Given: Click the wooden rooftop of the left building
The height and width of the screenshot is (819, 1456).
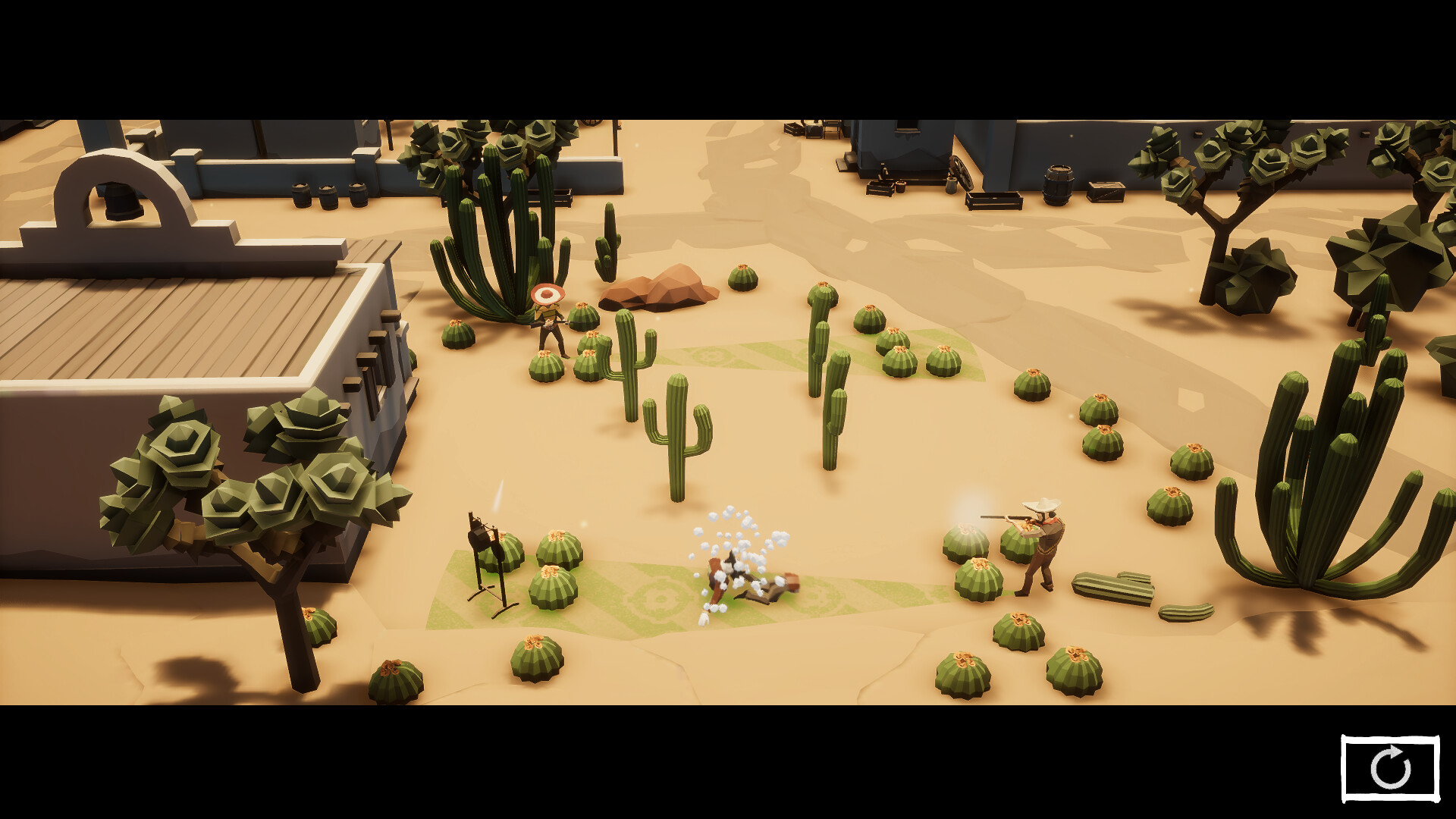Looking at the screenshot, I should pos(190,318).
